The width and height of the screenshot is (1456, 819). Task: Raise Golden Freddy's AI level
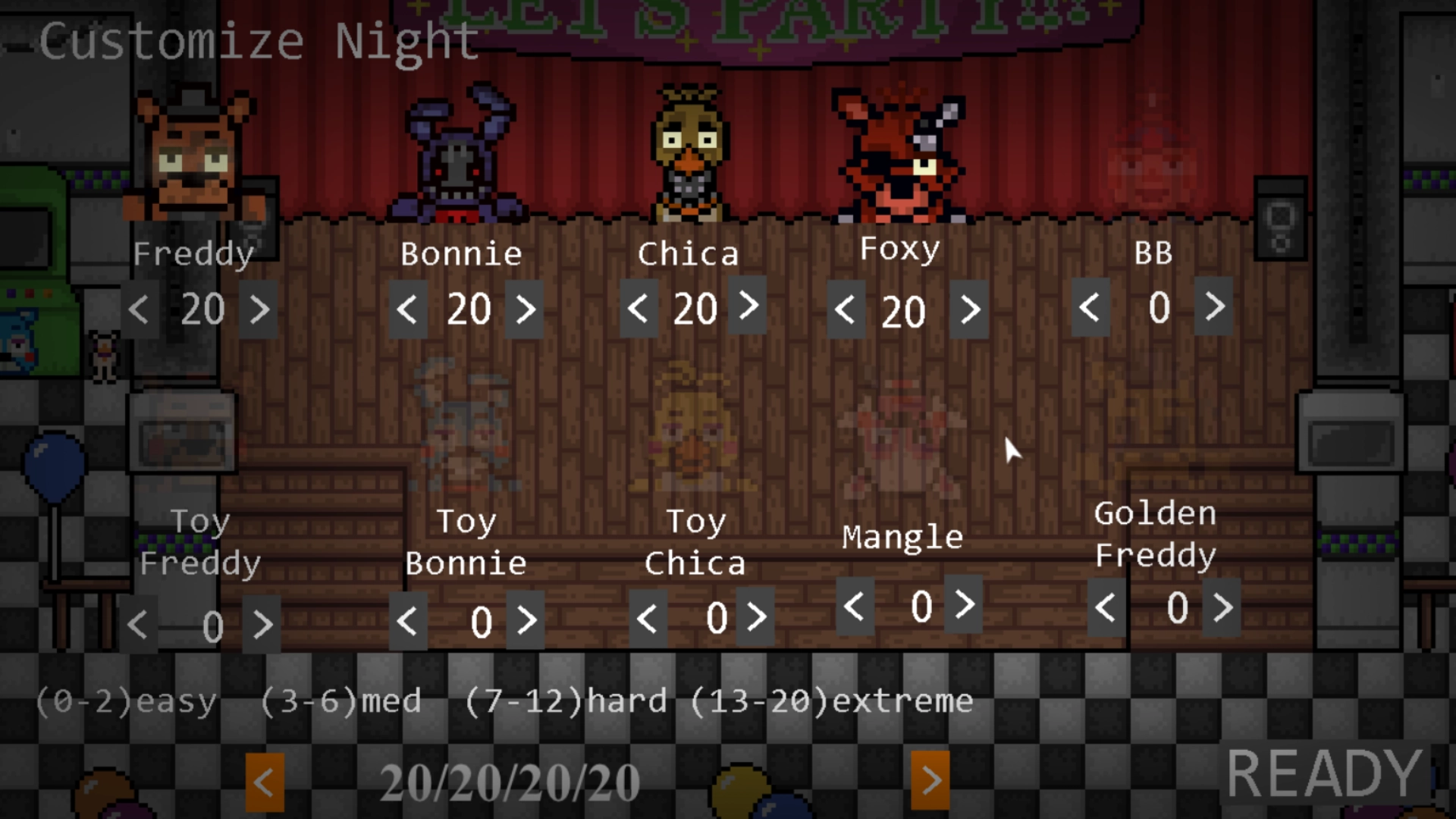tap(1222, 607)
